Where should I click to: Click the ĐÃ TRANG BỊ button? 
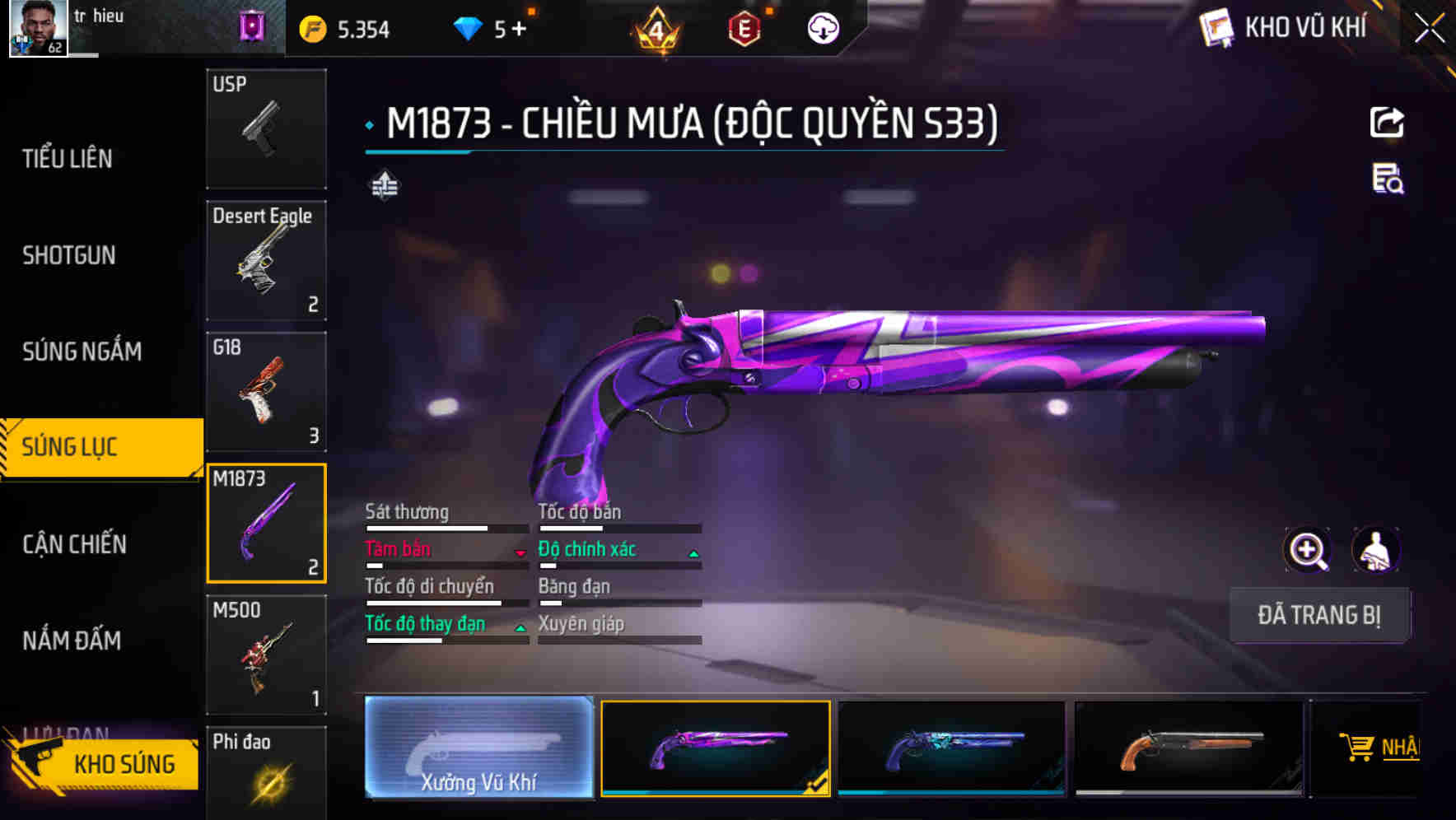coord(1319,615)
